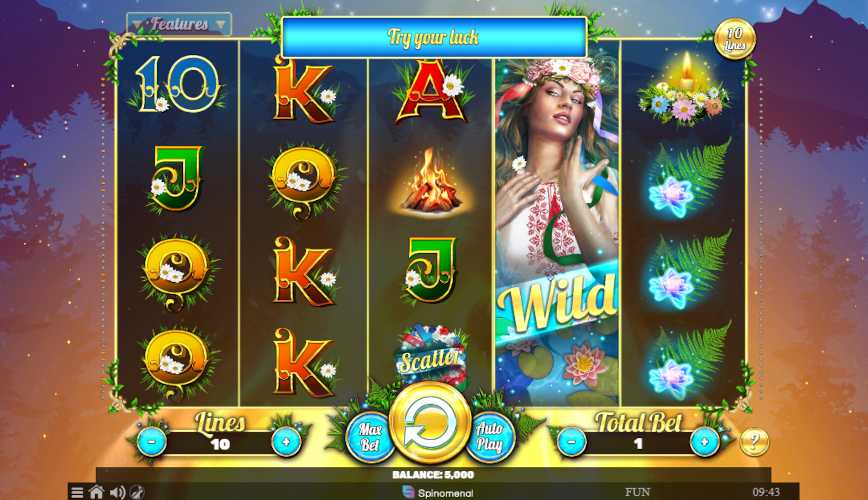Click the 10 Lines gold badge
The height and width of the screenshot is (500, 868).
click(735, 39)
